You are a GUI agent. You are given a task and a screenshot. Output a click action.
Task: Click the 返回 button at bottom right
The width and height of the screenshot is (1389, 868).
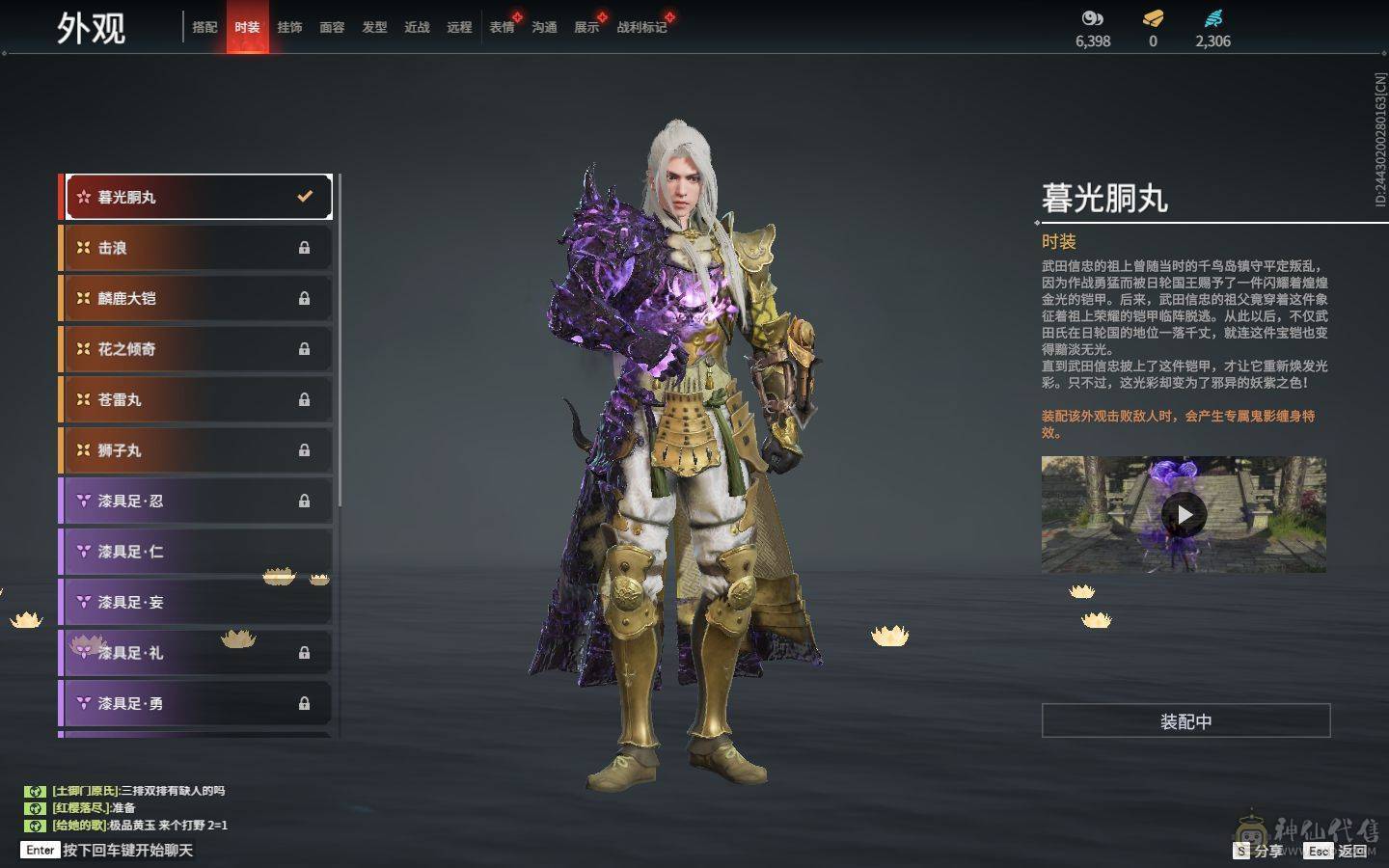[1353, 852]
